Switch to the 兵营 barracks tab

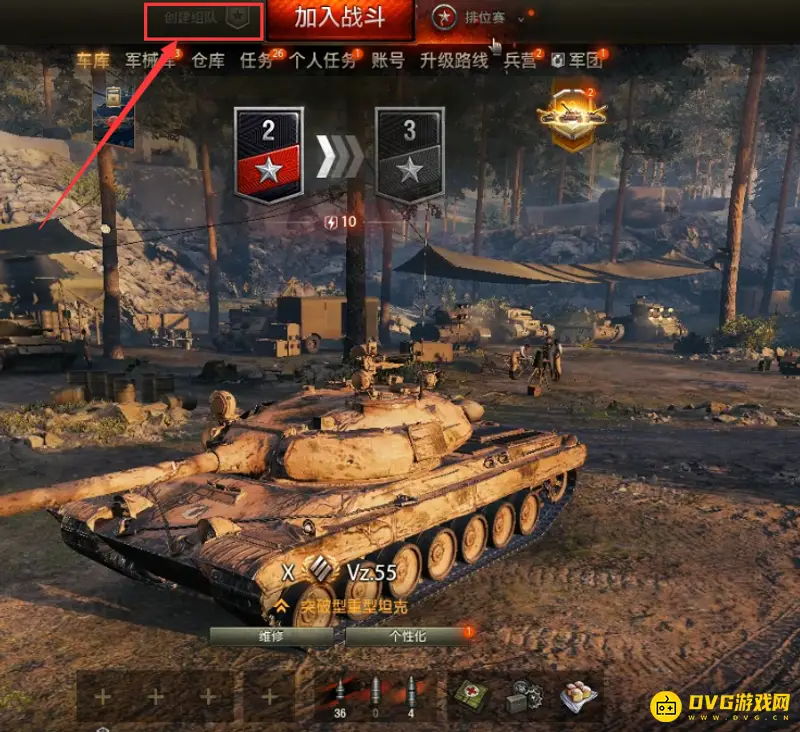[x=519, y=60]
